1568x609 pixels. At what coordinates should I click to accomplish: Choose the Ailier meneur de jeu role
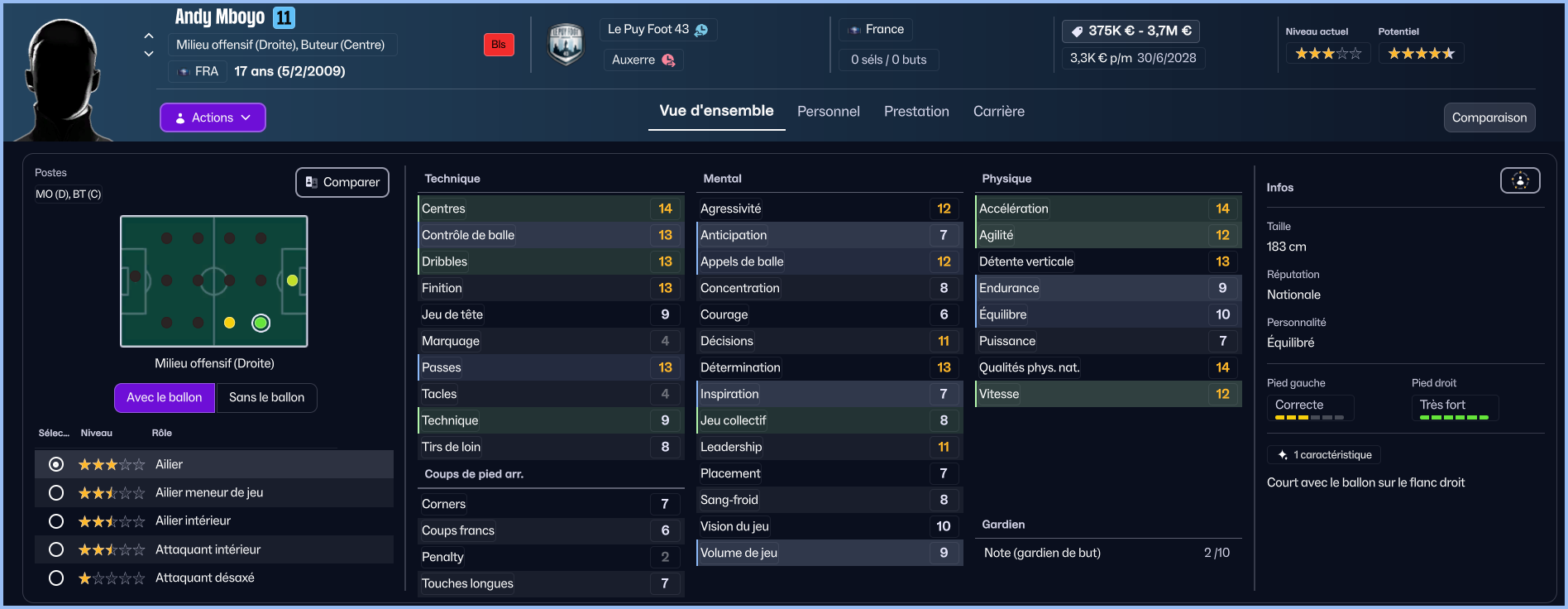pos(56,493)
